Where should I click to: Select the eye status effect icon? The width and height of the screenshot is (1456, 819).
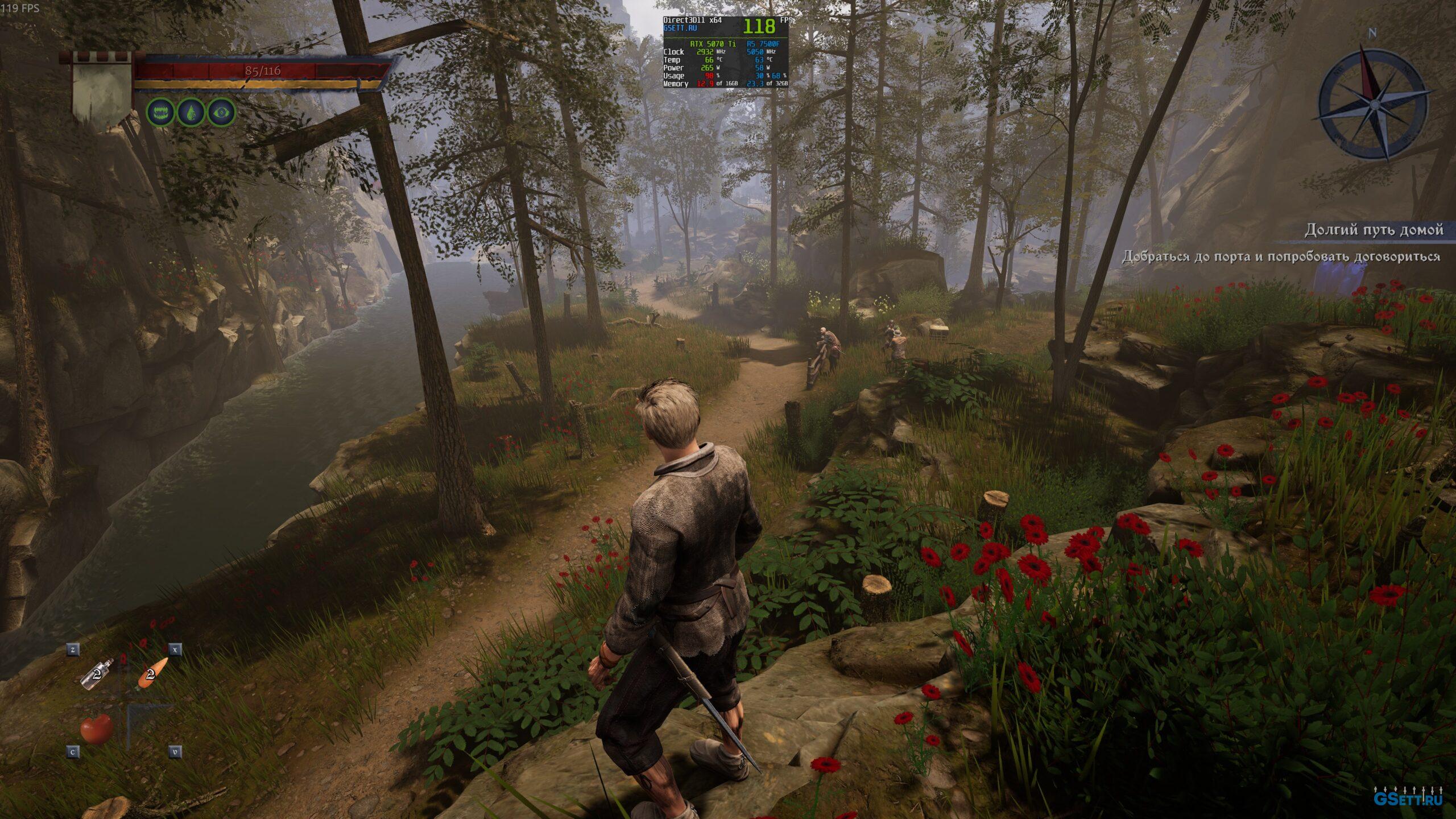(221, 113)
